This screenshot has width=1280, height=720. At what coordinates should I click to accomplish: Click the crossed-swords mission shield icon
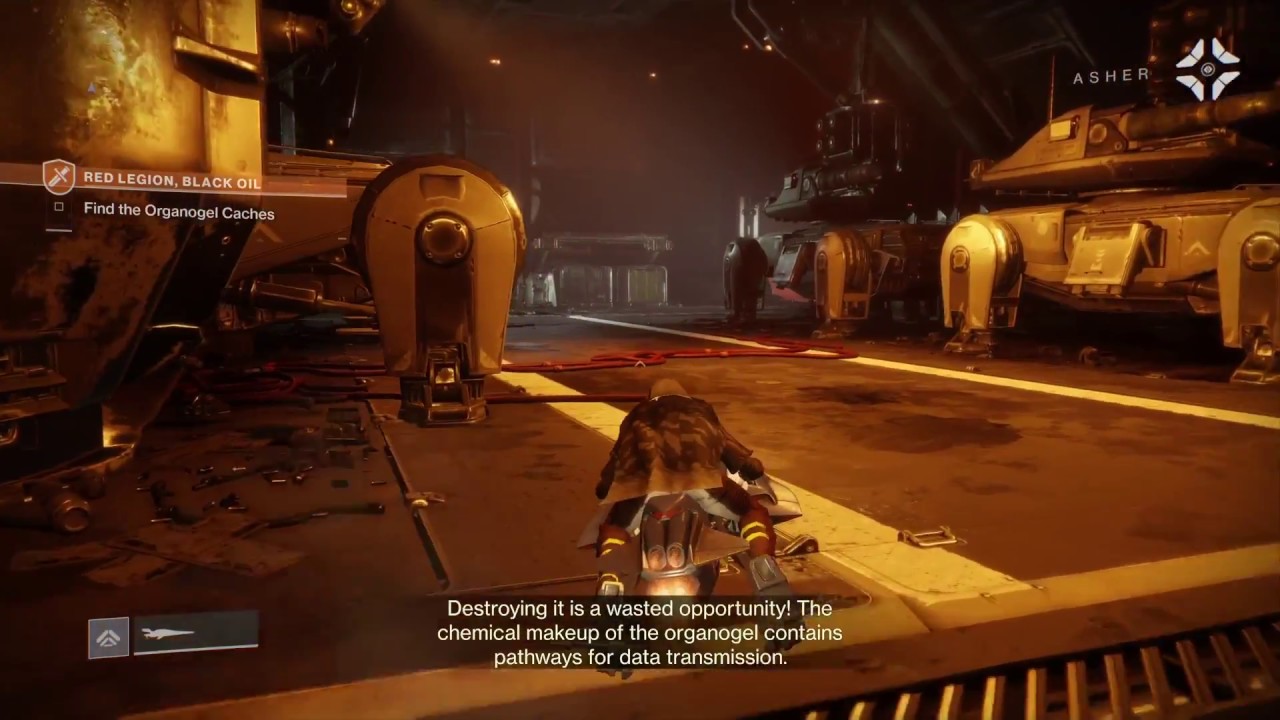[x=59, y=177]
